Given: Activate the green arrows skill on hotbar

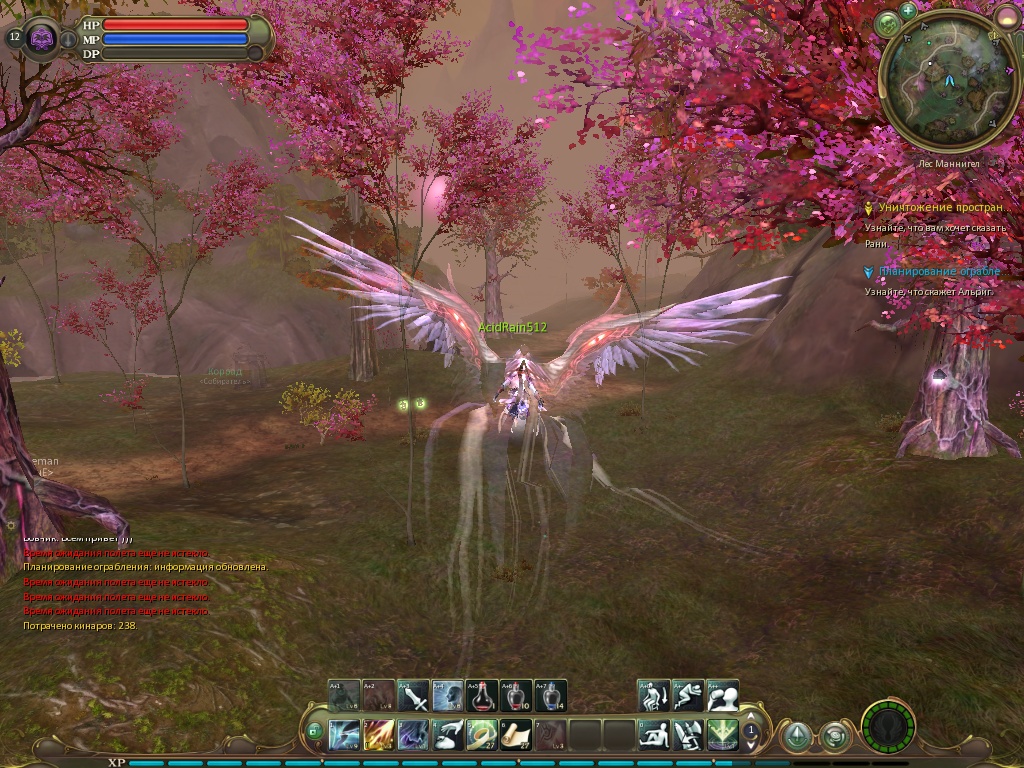Looking at the screenshot, I should click(722, 735).
